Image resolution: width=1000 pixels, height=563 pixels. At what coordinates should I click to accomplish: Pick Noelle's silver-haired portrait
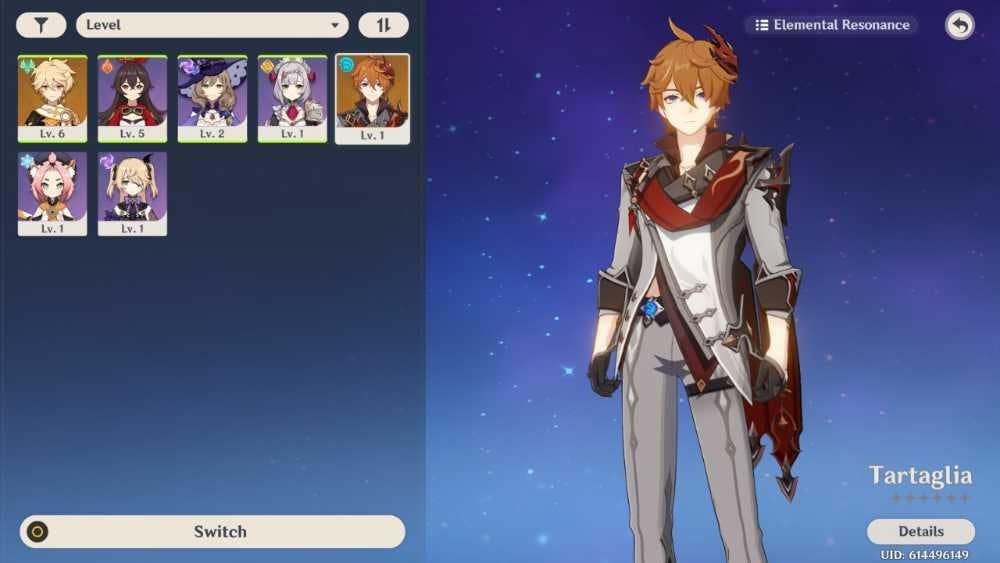pos(292,98)
